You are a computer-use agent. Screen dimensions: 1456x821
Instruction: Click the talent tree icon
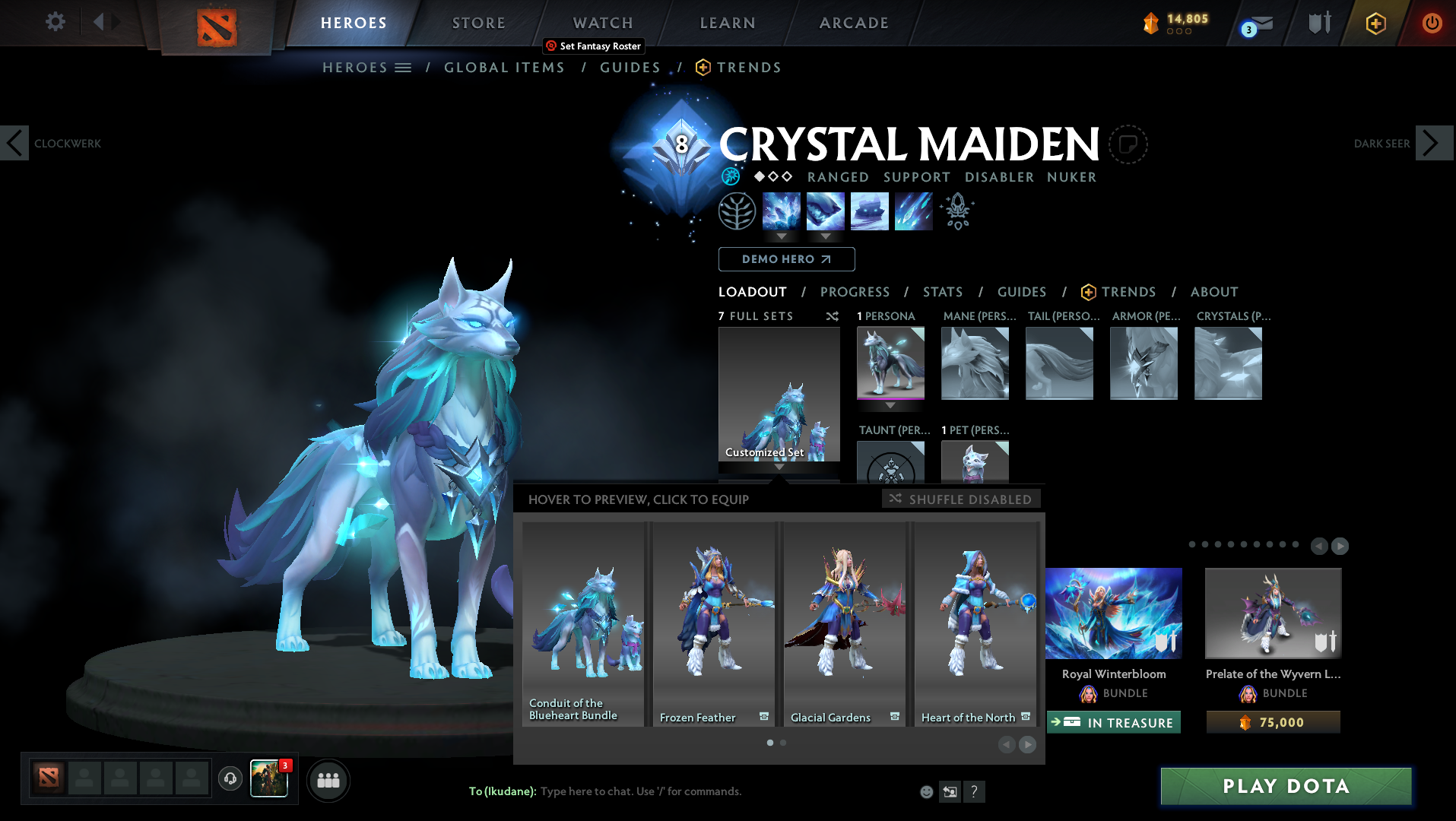736,211
